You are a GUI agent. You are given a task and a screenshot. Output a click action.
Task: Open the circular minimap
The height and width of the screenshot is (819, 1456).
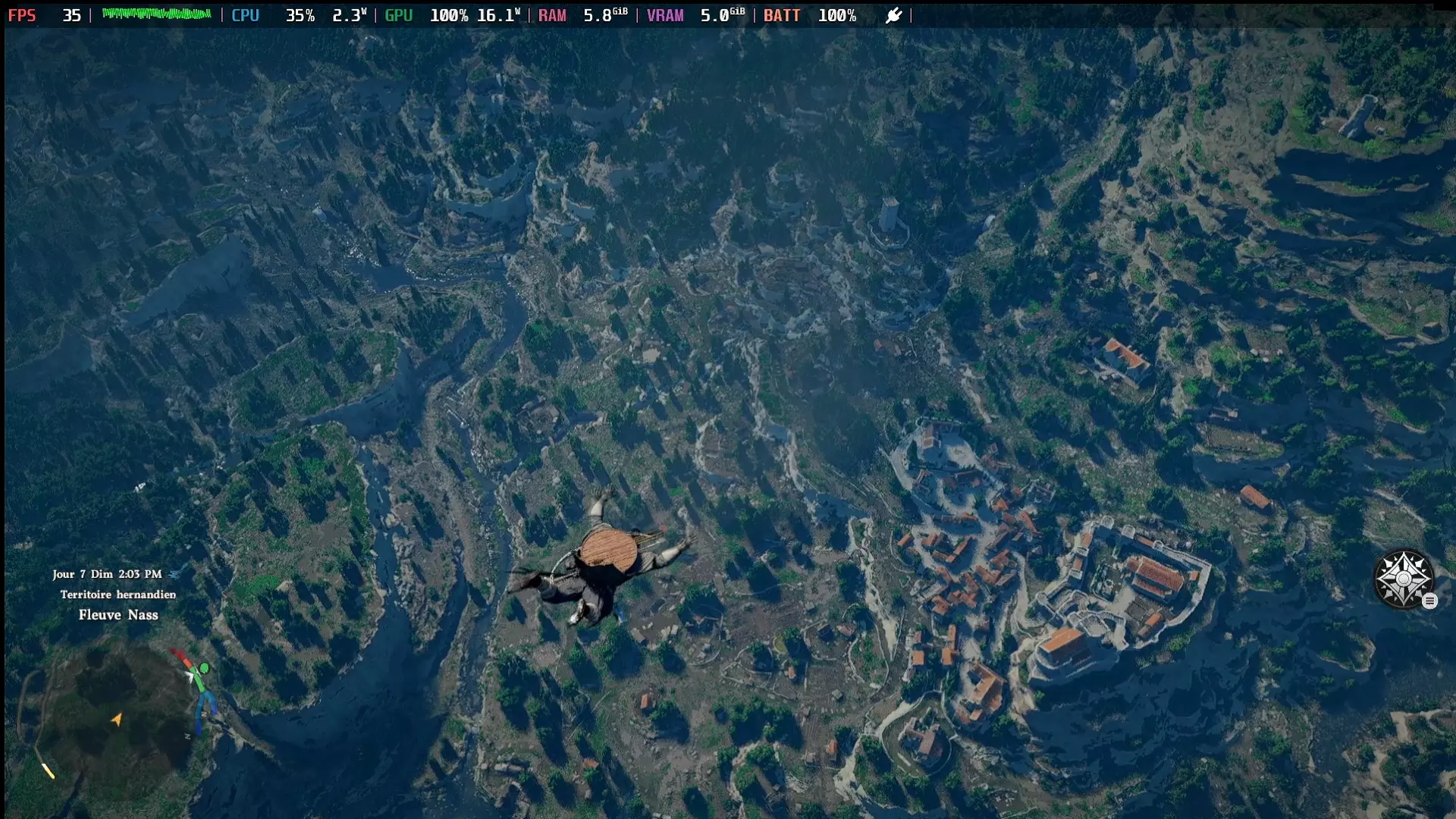(x=114, y=717)
